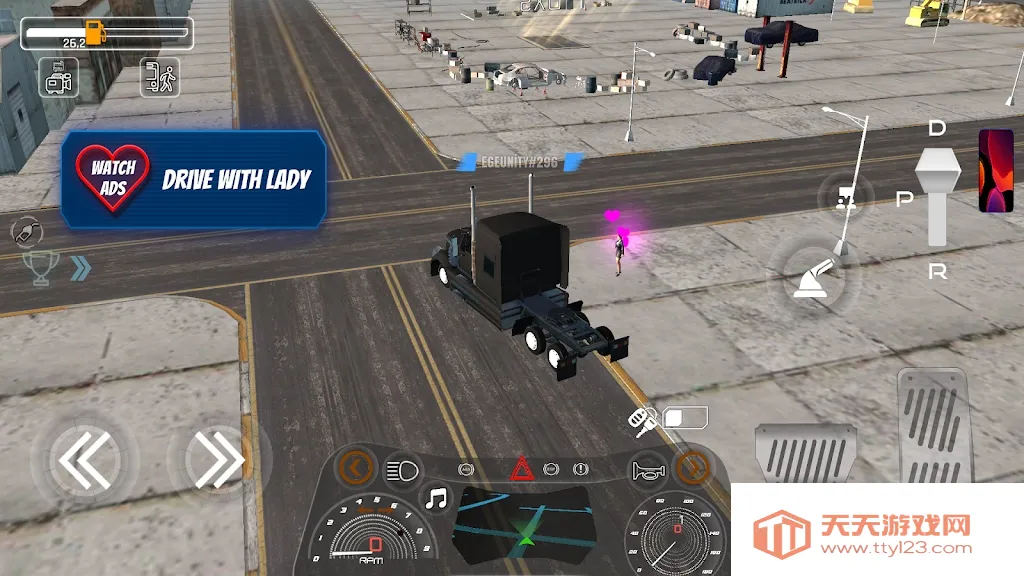The width and height of the screenshot is (1024, 576).
Task: Open the dashboard GPS minimap
Action: coord(524,527)
